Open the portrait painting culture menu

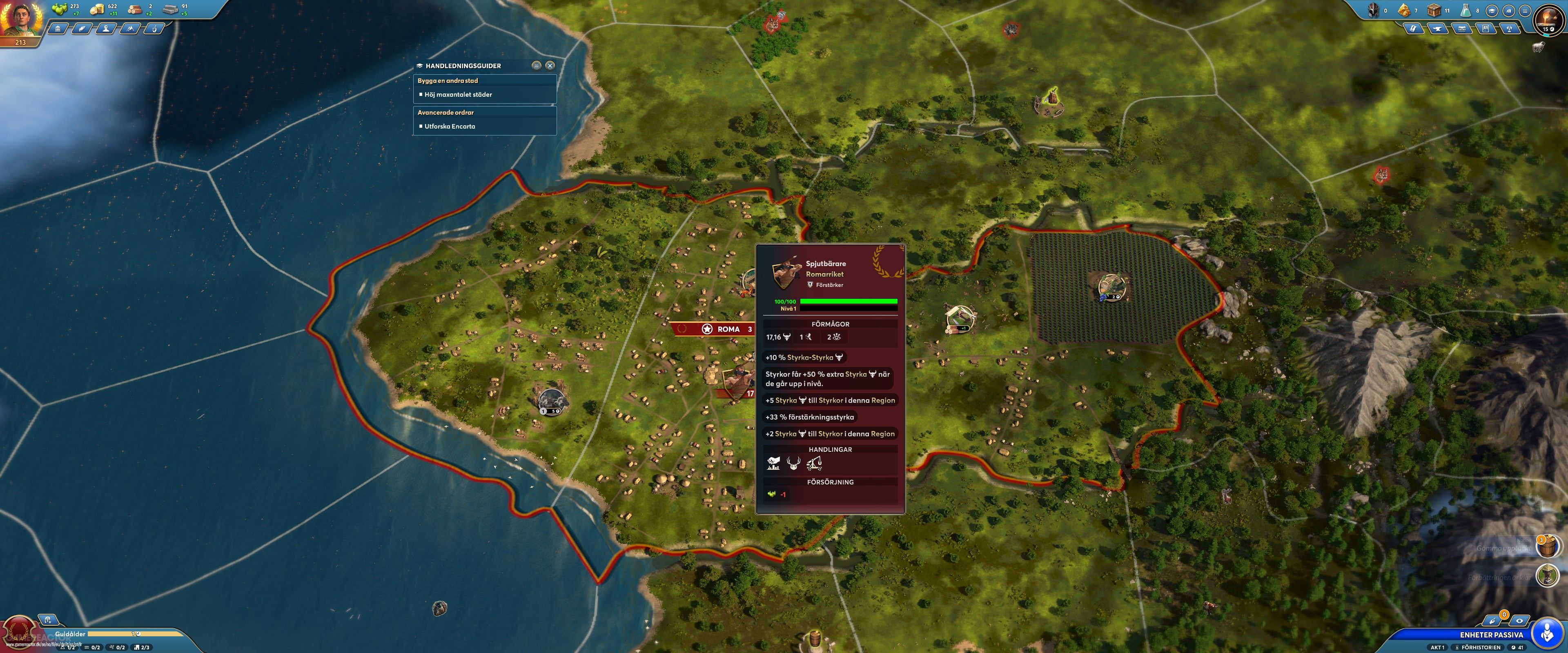(x=1486, y=29)
